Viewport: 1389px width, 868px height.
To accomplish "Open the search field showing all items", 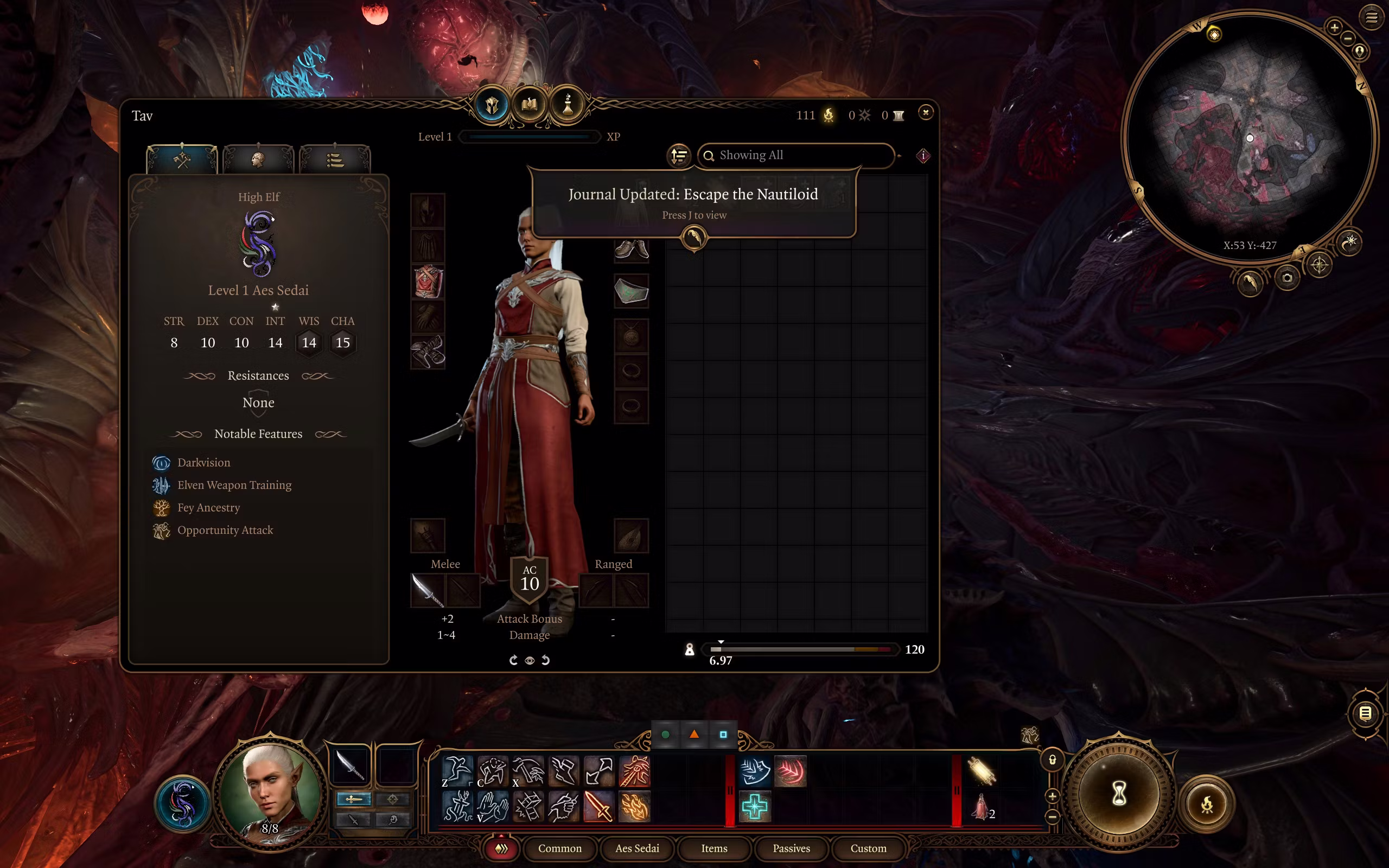I will (x=795, y=156).
